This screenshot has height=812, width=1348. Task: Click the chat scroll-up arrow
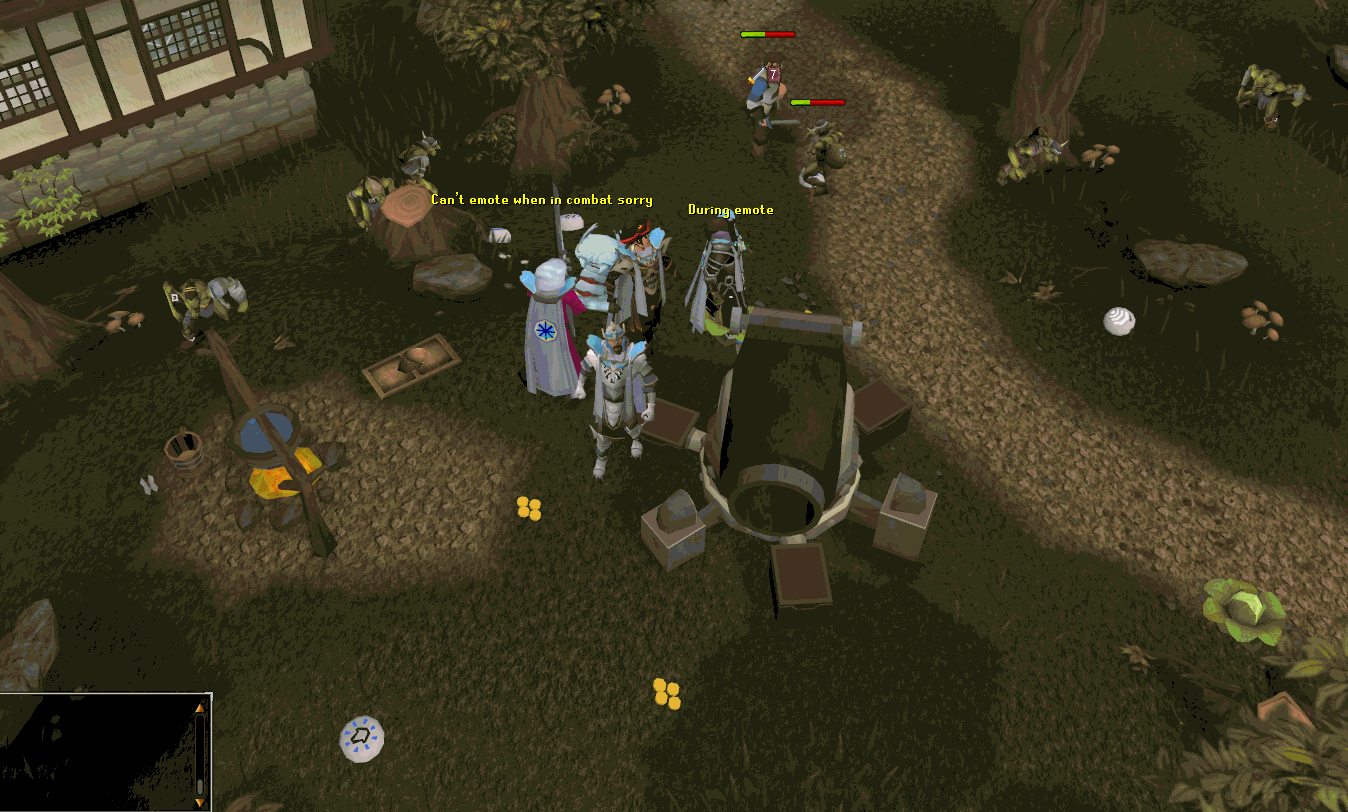coord(200,708)
